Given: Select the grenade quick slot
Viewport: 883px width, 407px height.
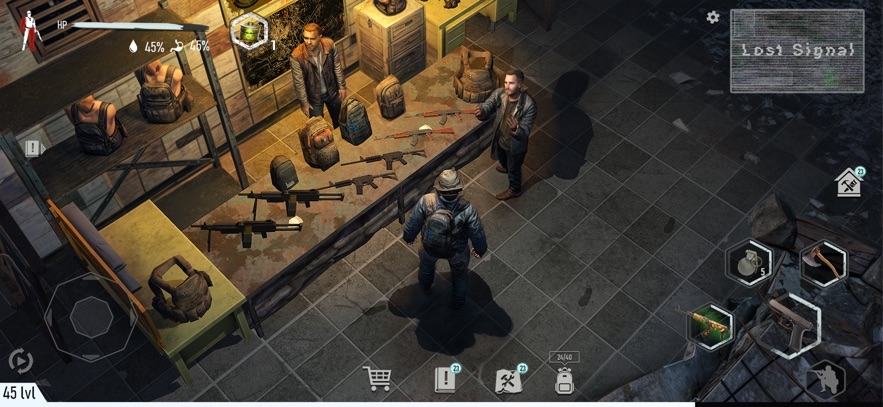Looking at the screenshot, I should click(748, 264).
